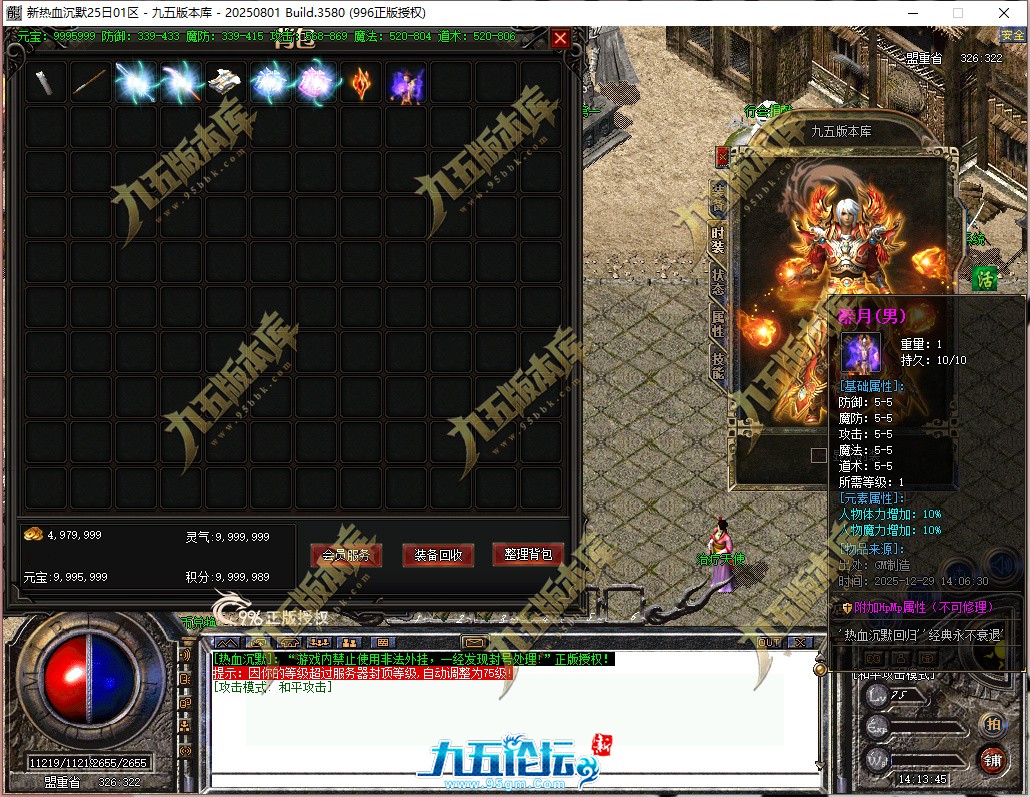Image resolution: width=1030 pixels, height=797 pixels.
Task: Switch to the 时装 fashion tab
Action: tap(718, 240)
